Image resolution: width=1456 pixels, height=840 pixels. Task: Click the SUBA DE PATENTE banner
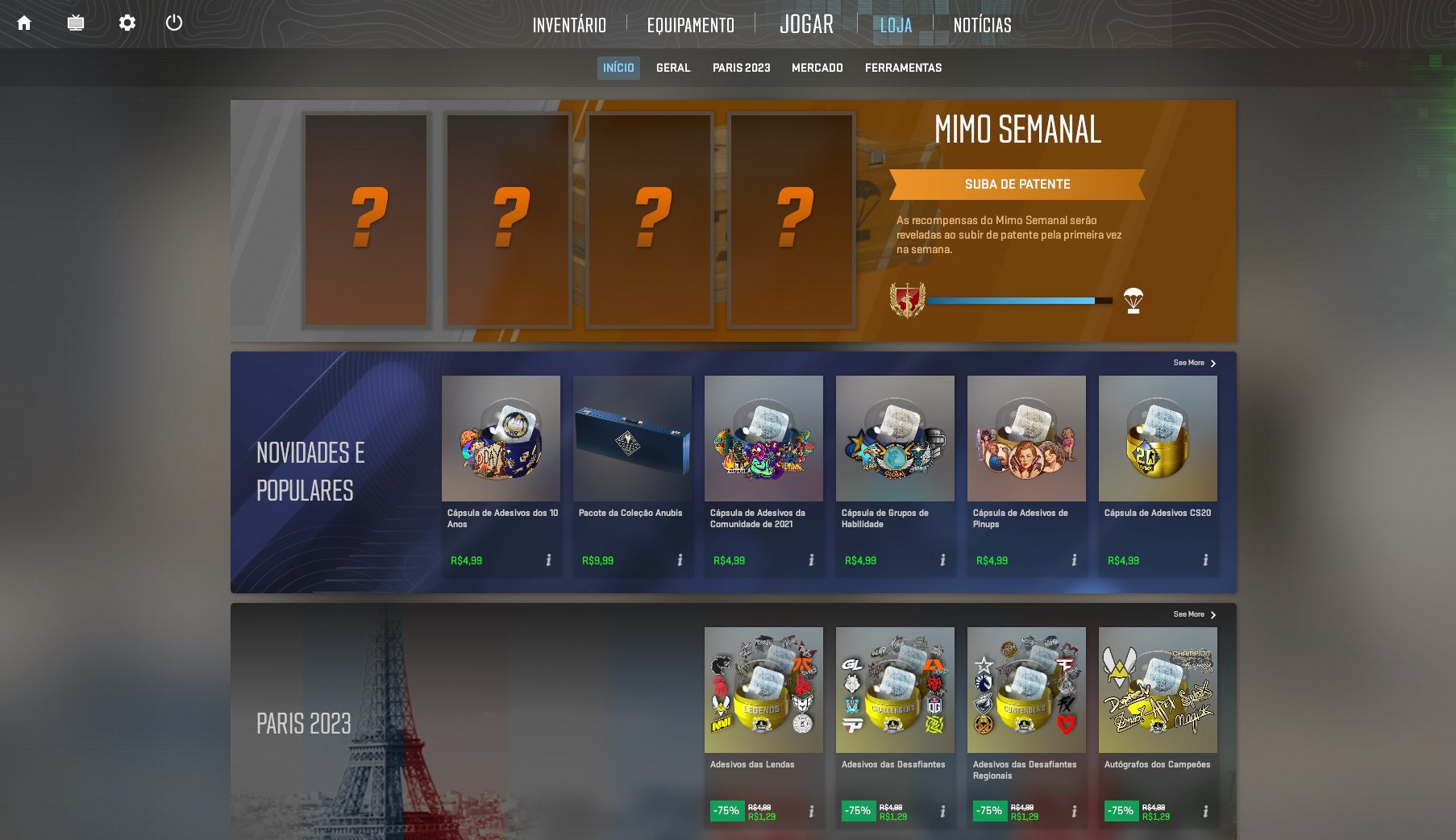click(x=1017, y=184)
